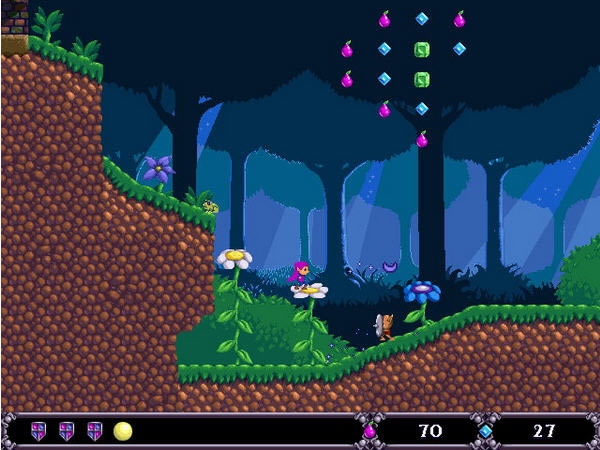The image size is (600, 450).
Task: Select the purple fruit counter icon
Action: pyautogui.click(x=369, y=431)
